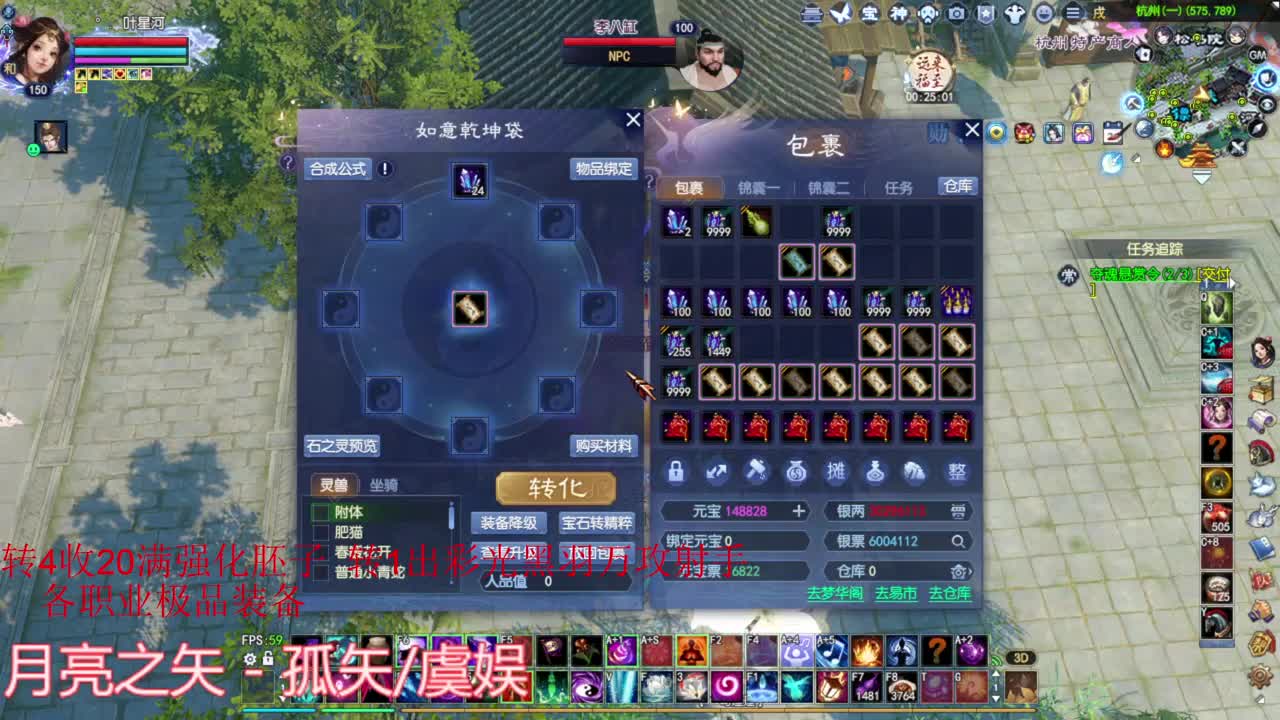Click the 整 sort icon to organize the bag
The width and height of the screenshot is (1280, 720).
(955, 472)
